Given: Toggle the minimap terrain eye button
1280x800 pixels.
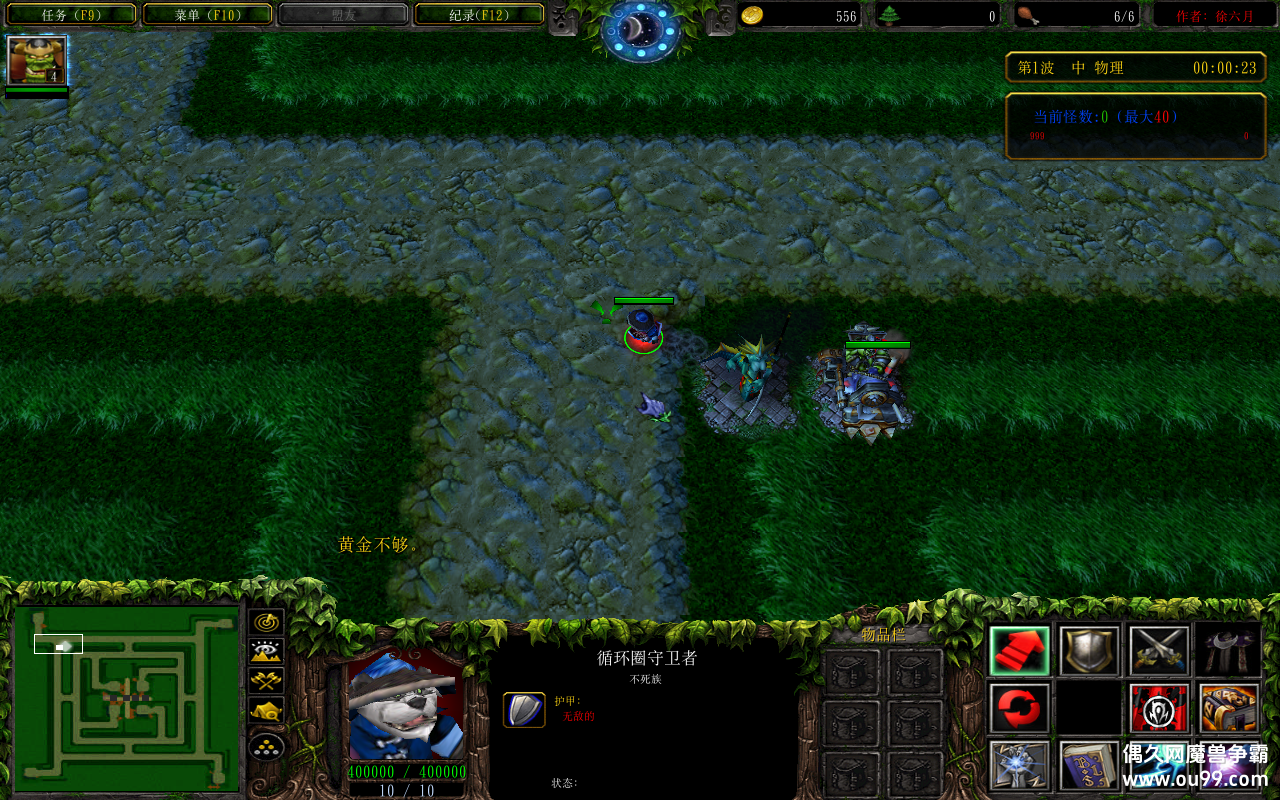Looking at the screenshot, I should [266, 652].
